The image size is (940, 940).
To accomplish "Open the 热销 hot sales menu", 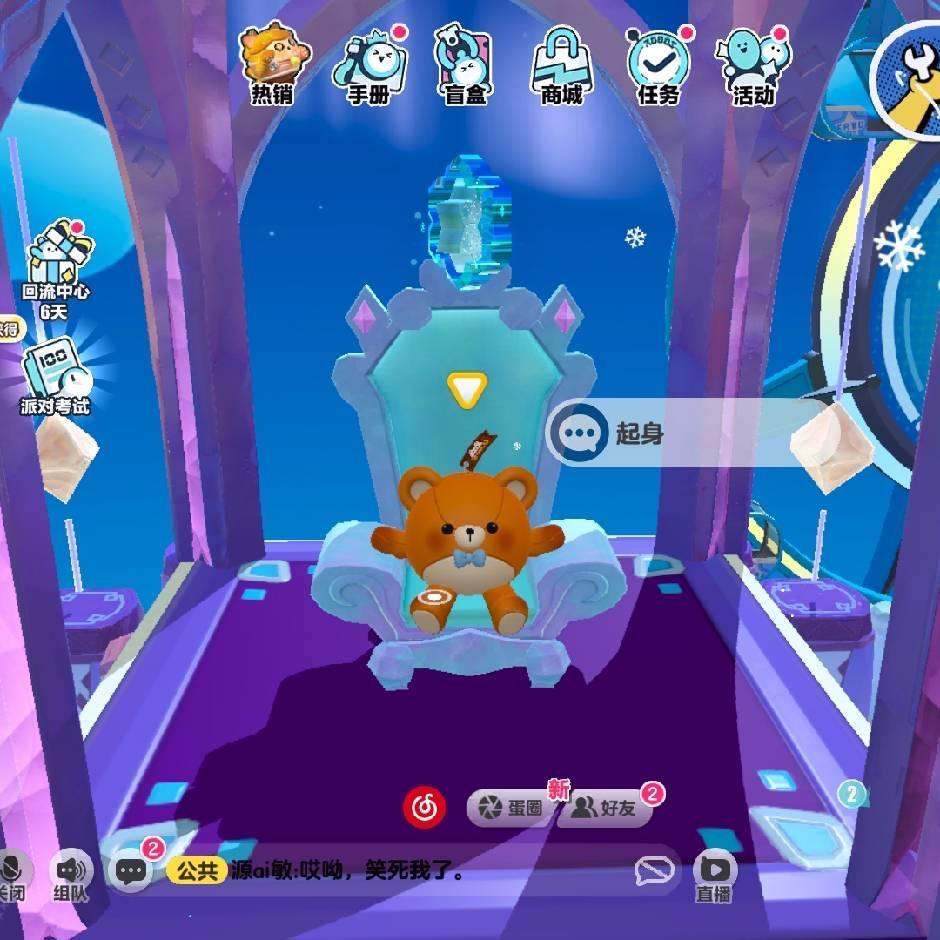I will 274,62.
